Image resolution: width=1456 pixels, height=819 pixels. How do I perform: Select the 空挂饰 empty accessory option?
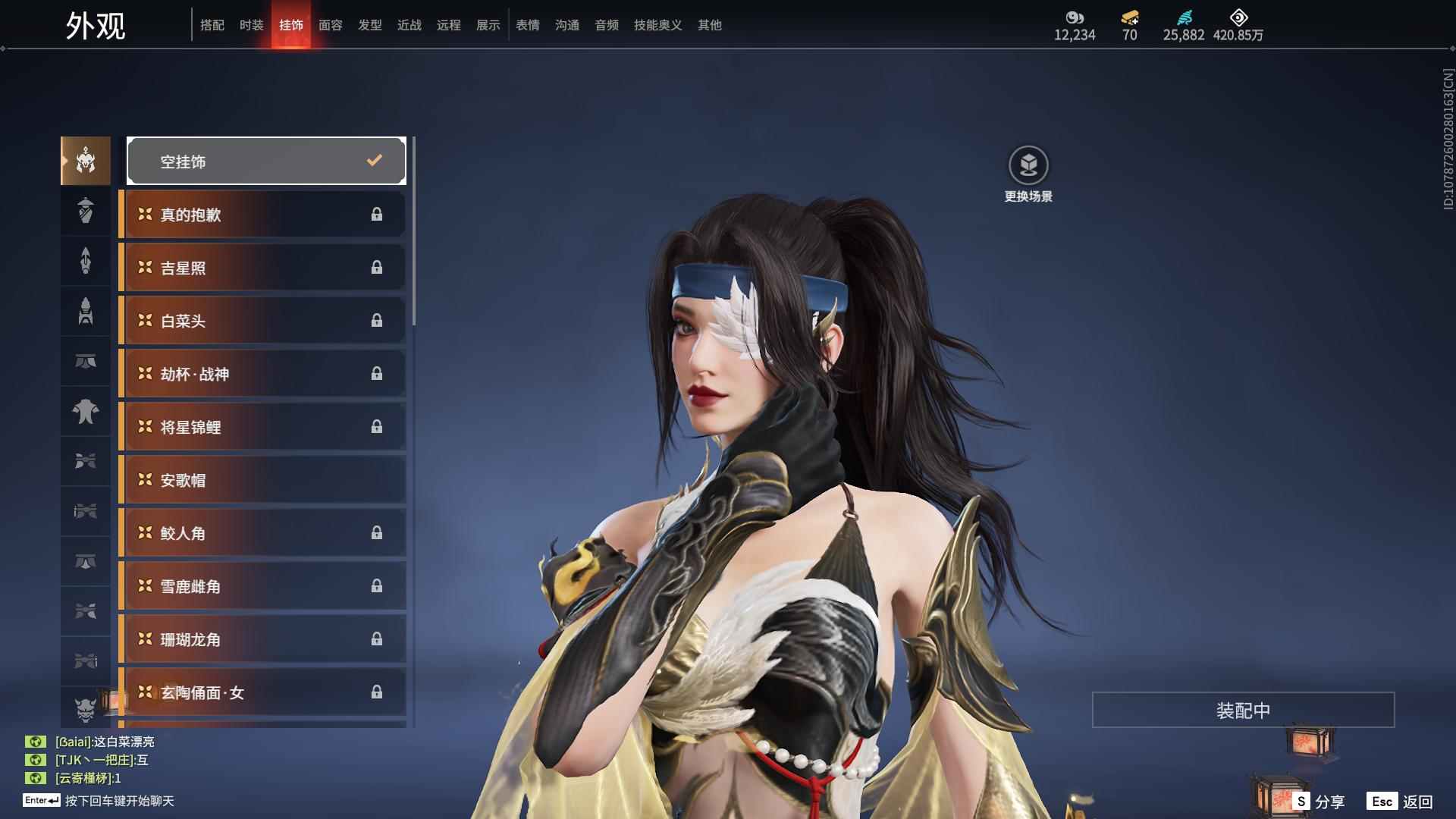point(266,161)
